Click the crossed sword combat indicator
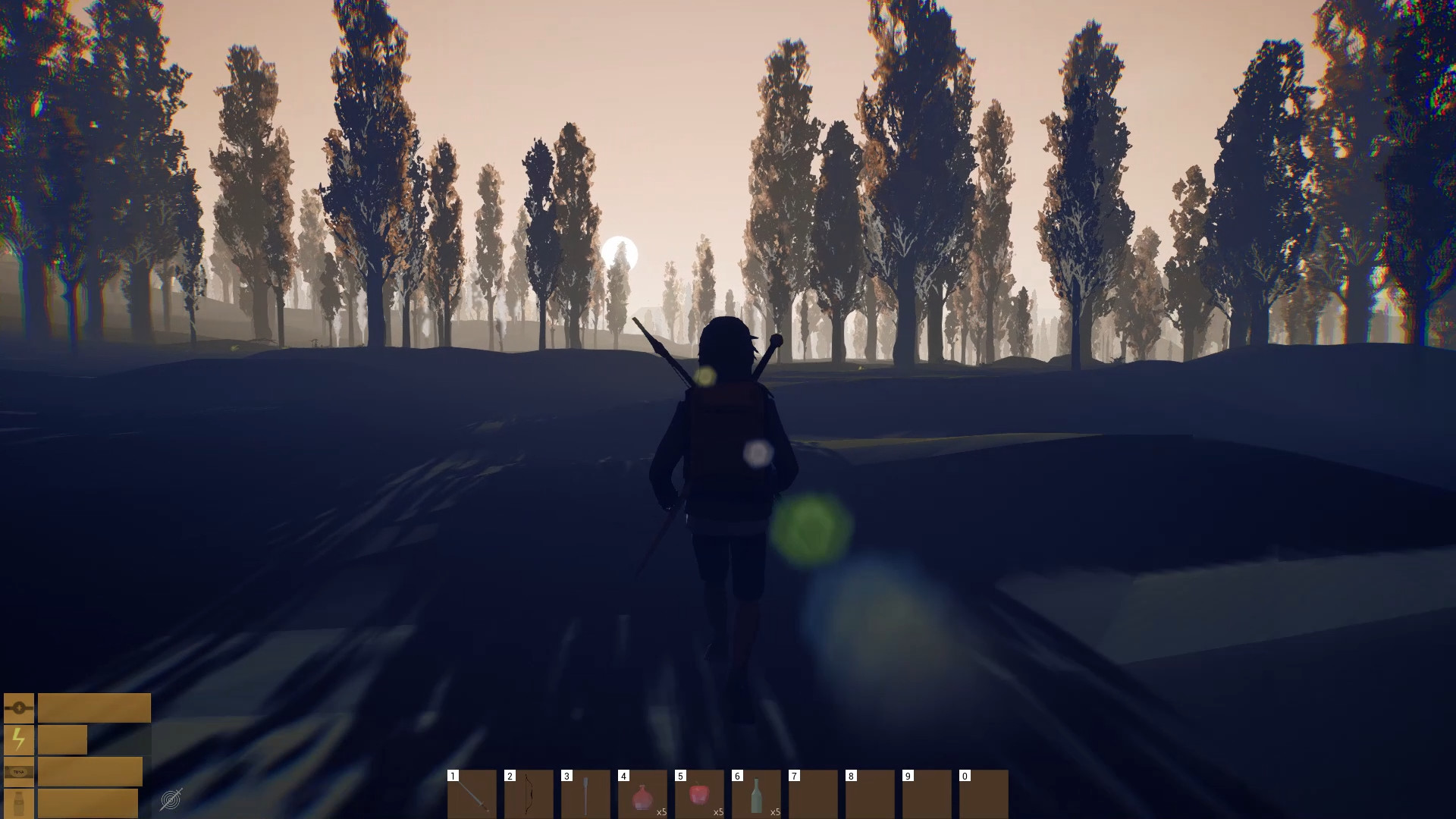Viewport: 1456px width, 819px height. pyautogui.click(x=171, y=800)
